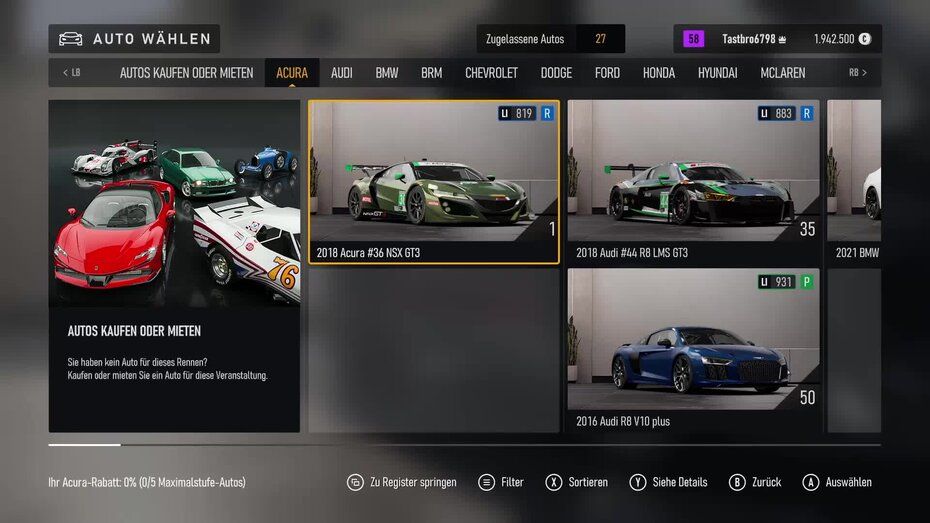
Task: Confirm the car with Auswählen
Action: click(x=837, y=482)
